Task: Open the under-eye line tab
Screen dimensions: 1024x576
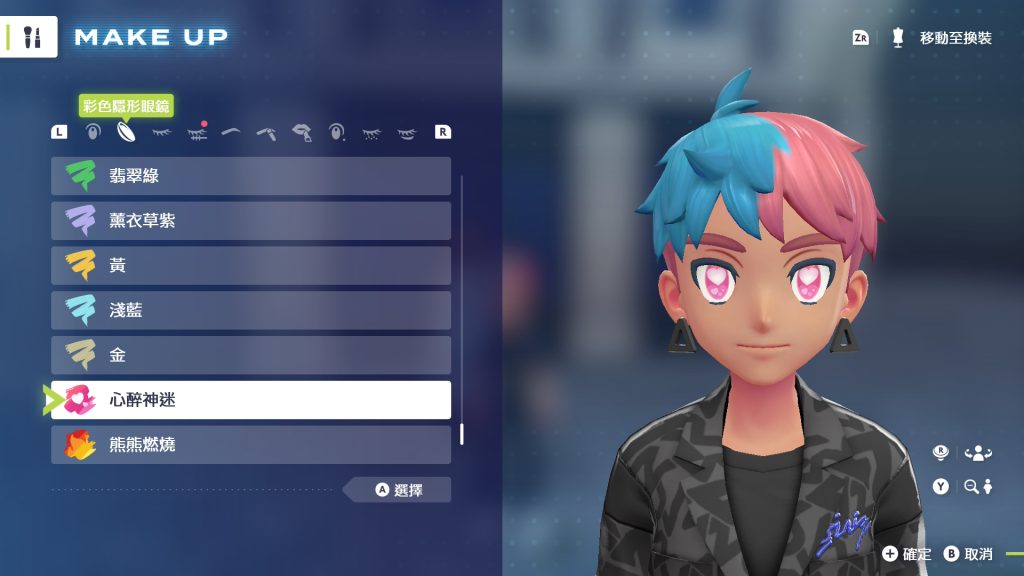Action: click(x=406, y=131)
